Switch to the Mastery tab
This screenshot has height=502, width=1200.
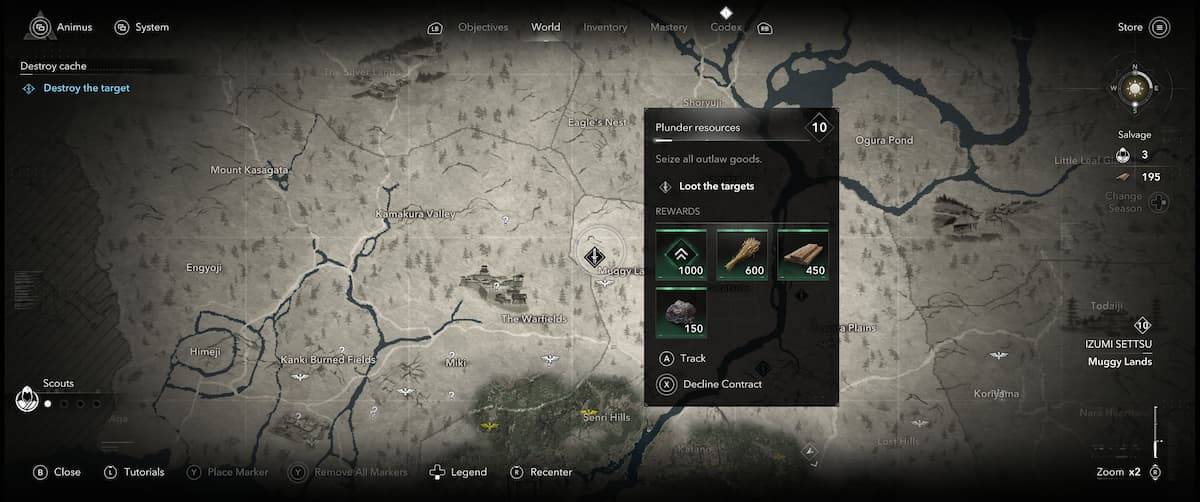[668, 27]
